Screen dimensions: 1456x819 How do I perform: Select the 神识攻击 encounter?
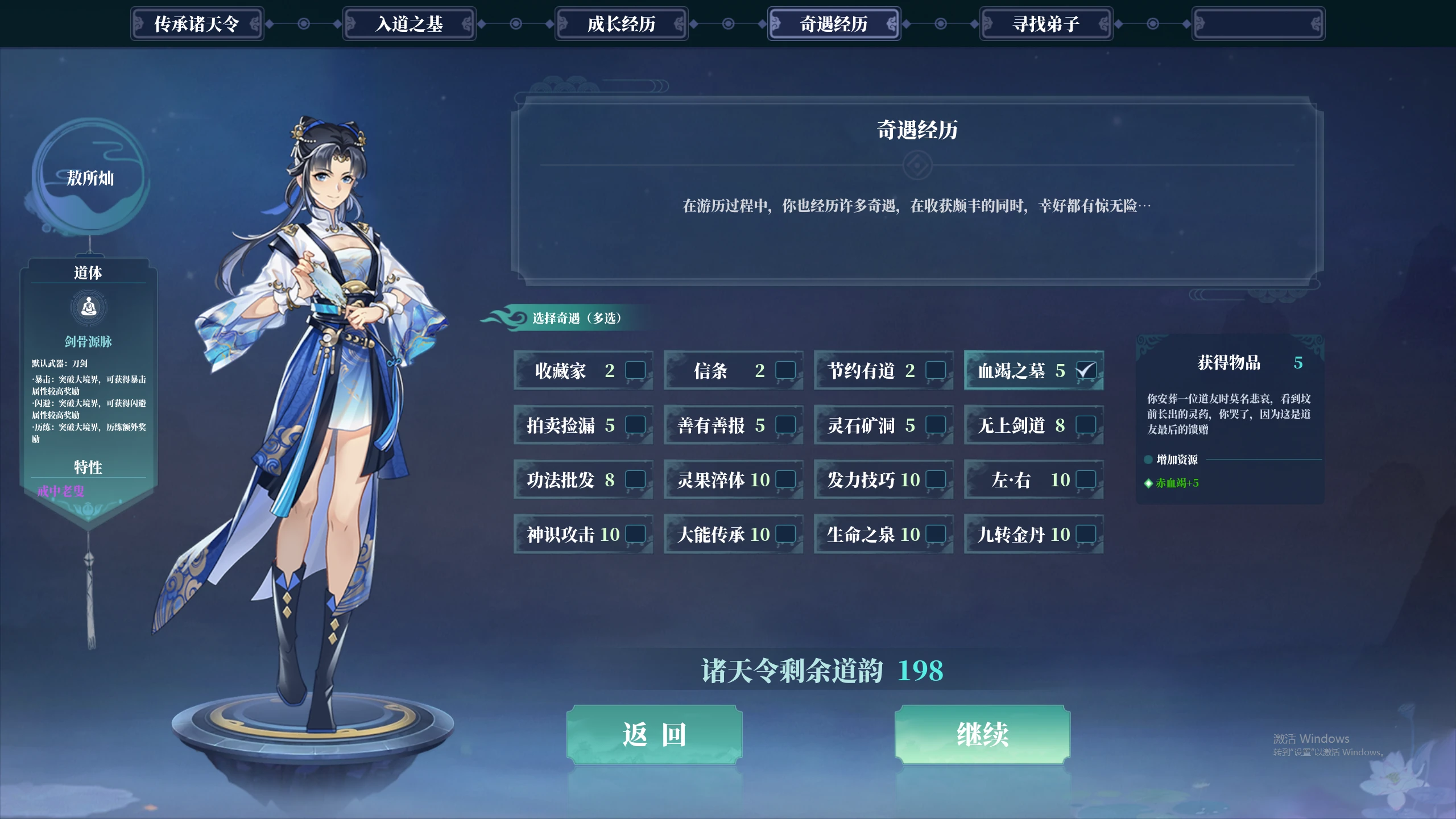pos(635,534)
